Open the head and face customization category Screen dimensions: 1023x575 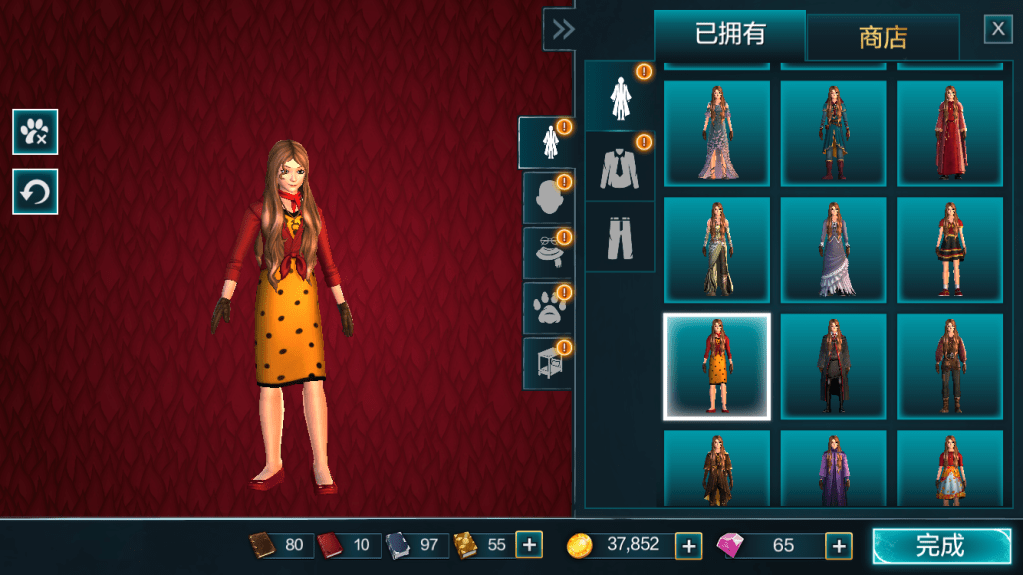click(546, 198)
